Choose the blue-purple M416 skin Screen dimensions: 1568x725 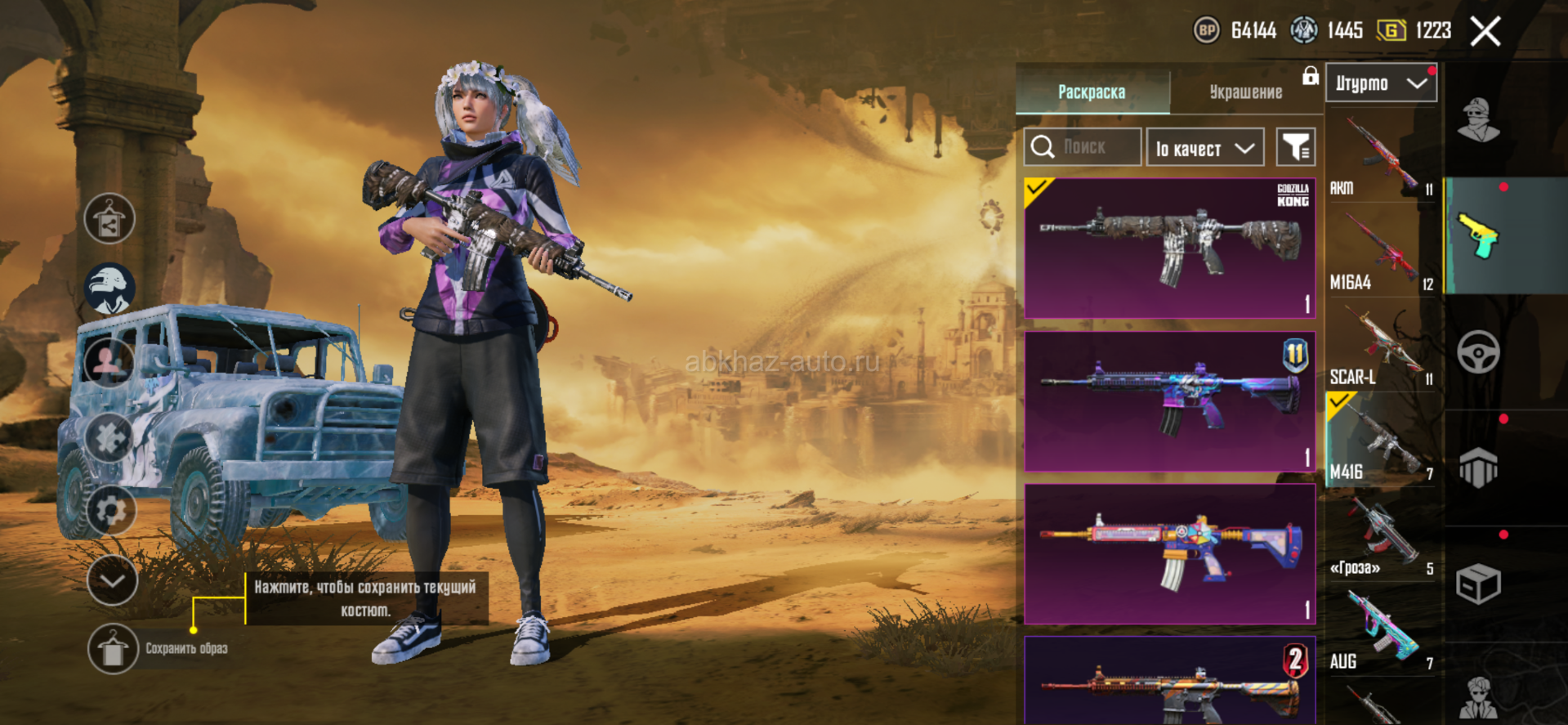click(1169, 401)
